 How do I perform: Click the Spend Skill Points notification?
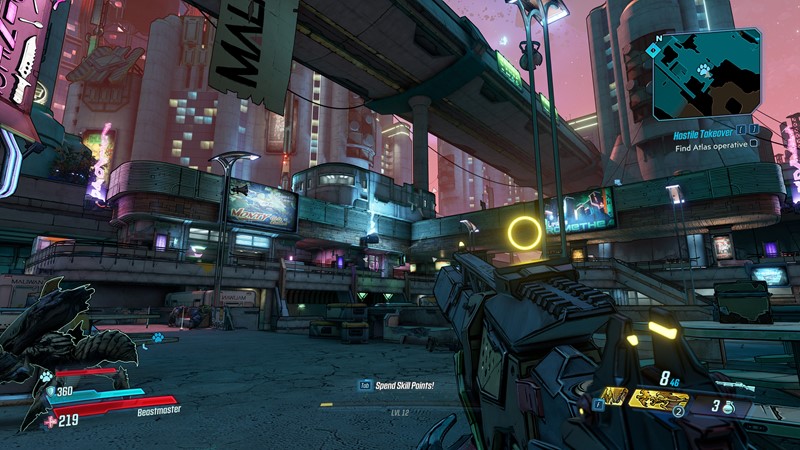(x=405, y=384)
